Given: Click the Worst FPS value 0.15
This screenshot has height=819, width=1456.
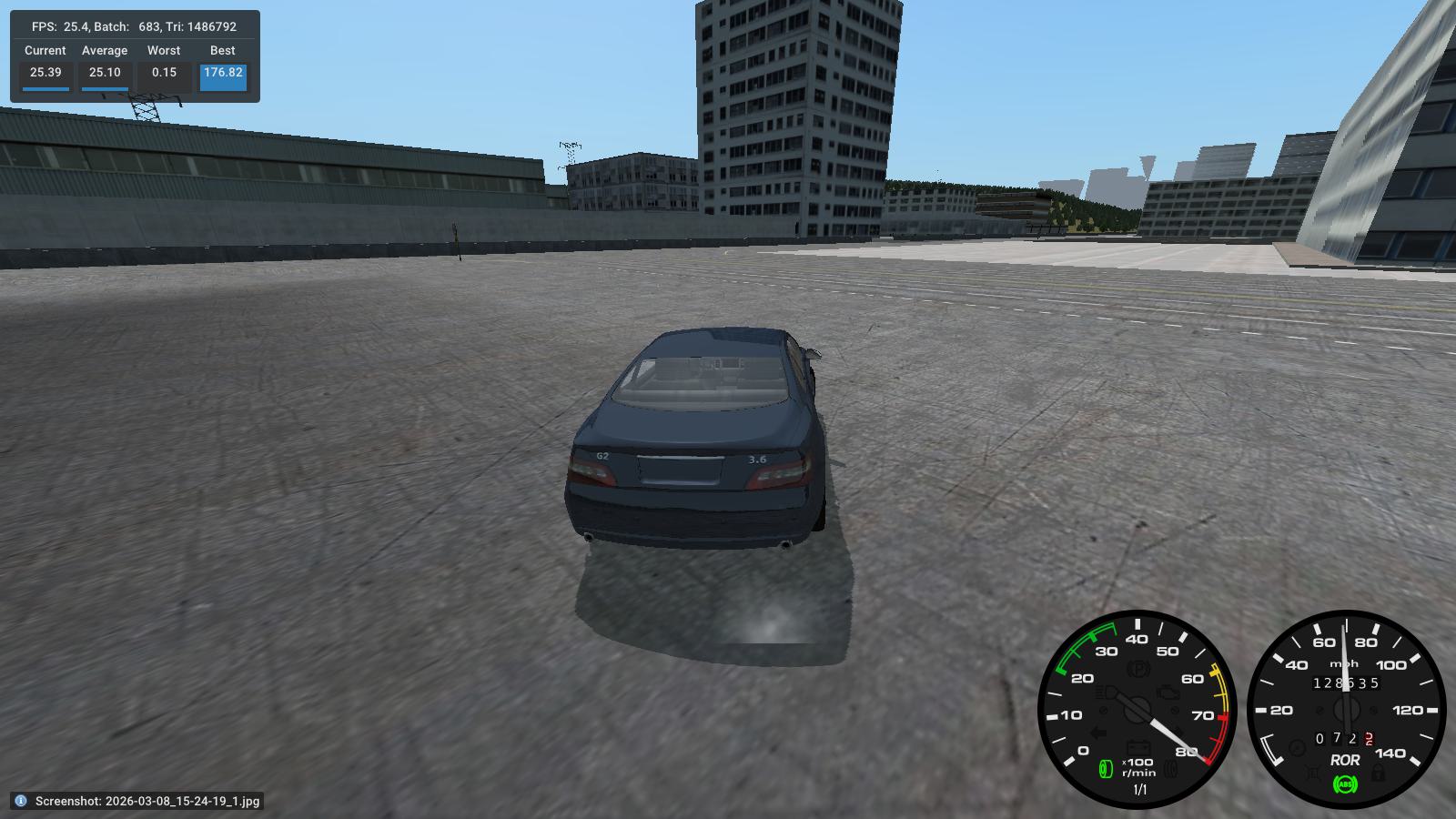Looking at the screenshot, I should pyautogui.click(x=164, y=72).
